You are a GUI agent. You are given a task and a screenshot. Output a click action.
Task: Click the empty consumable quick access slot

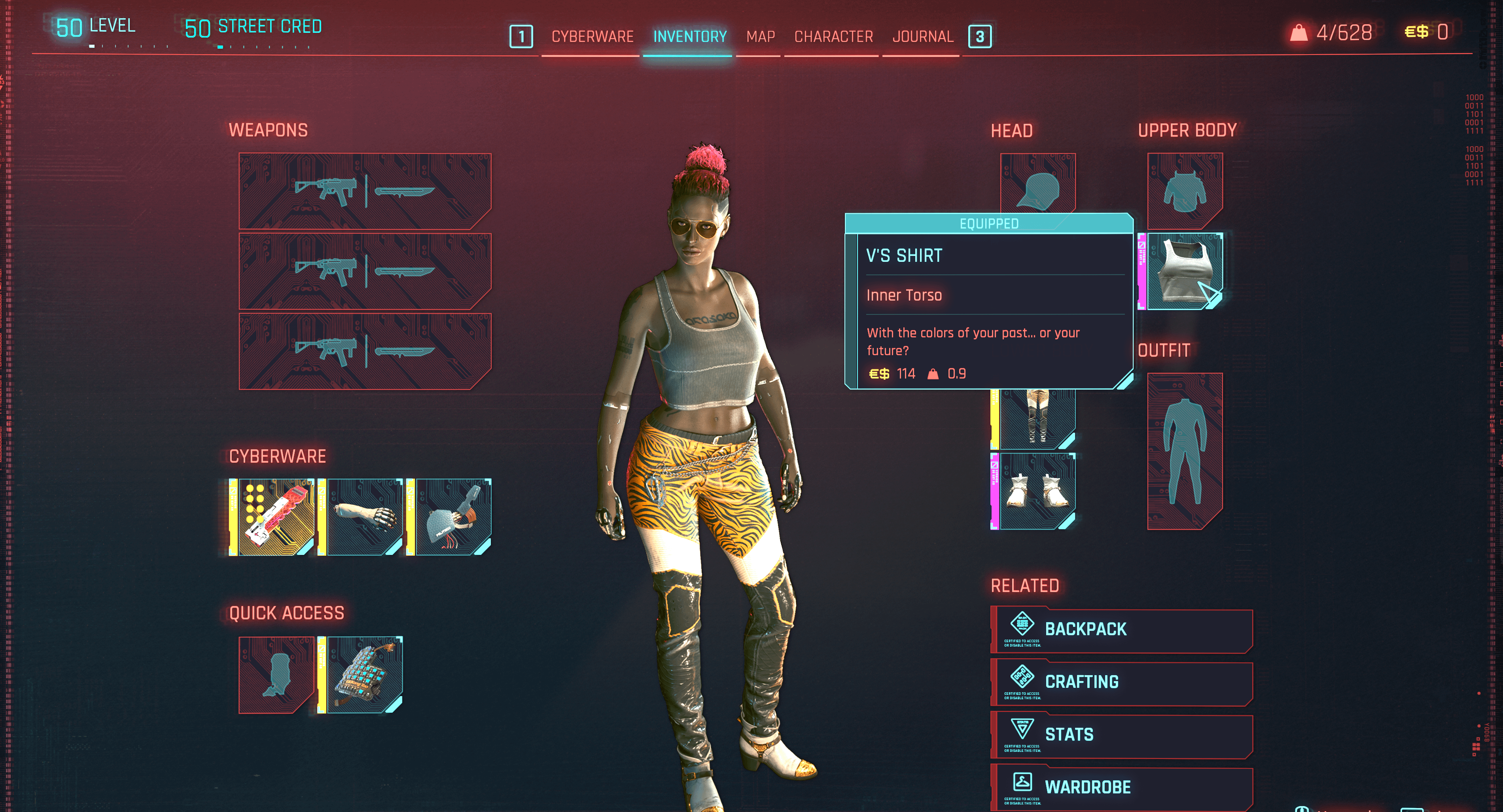click(276, 675)
